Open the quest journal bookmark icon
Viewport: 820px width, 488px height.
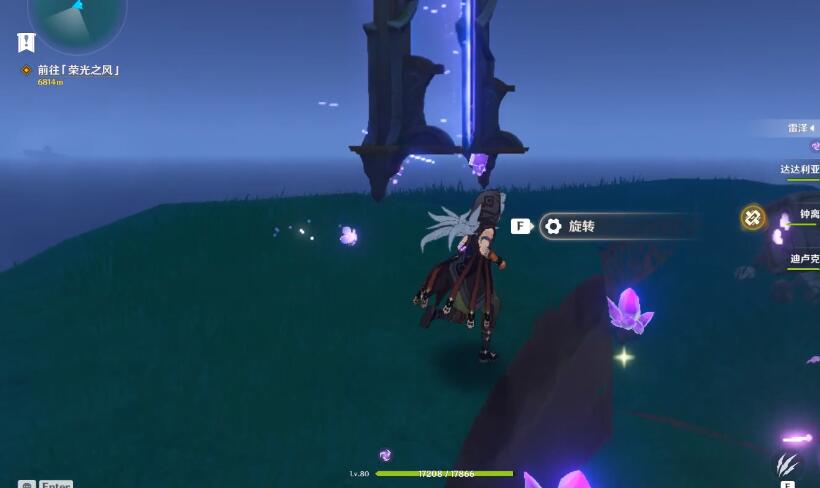click(26, 42)
